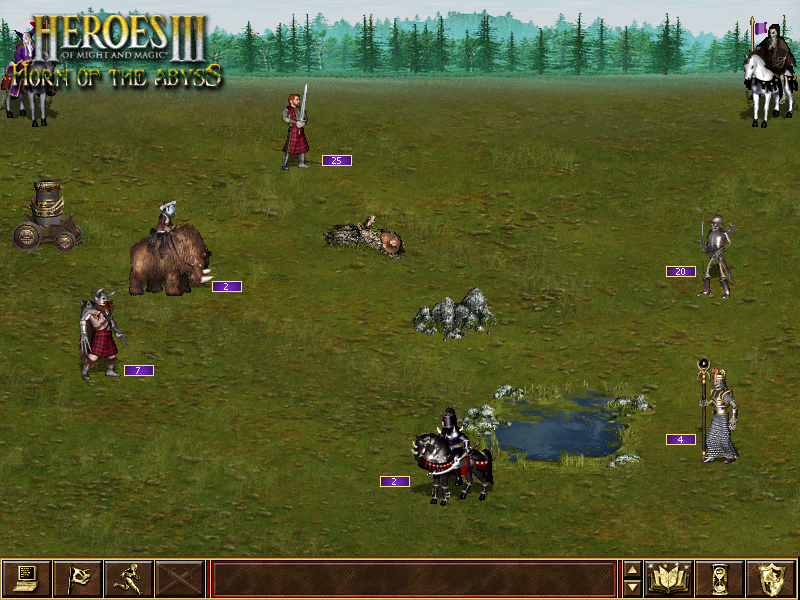Image resolution: width=800 pixels, height=600 pixels.
Task: Surrender using the white flag button
Action: [77, 579]
